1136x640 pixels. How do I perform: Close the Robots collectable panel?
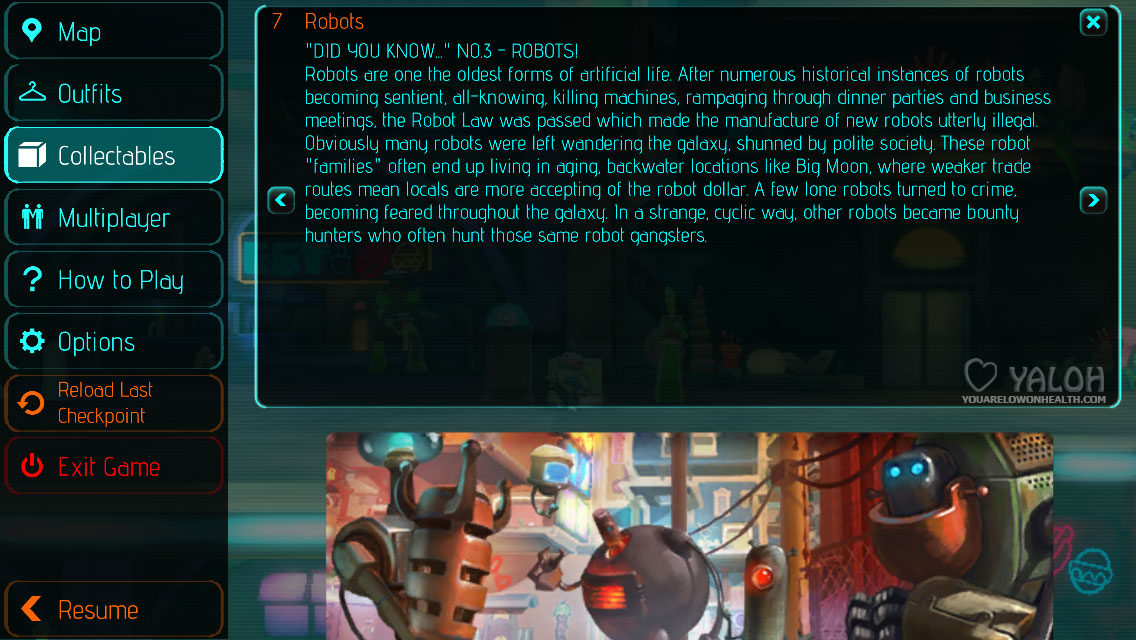(x=1093, y=22)
